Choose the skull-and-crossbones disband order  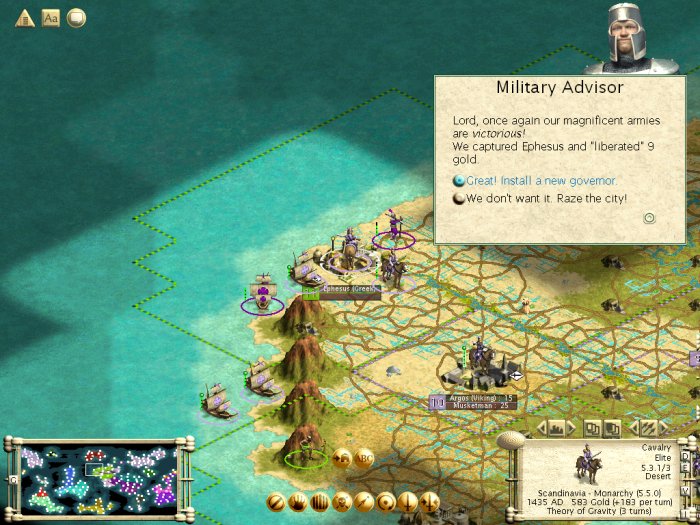342,501
